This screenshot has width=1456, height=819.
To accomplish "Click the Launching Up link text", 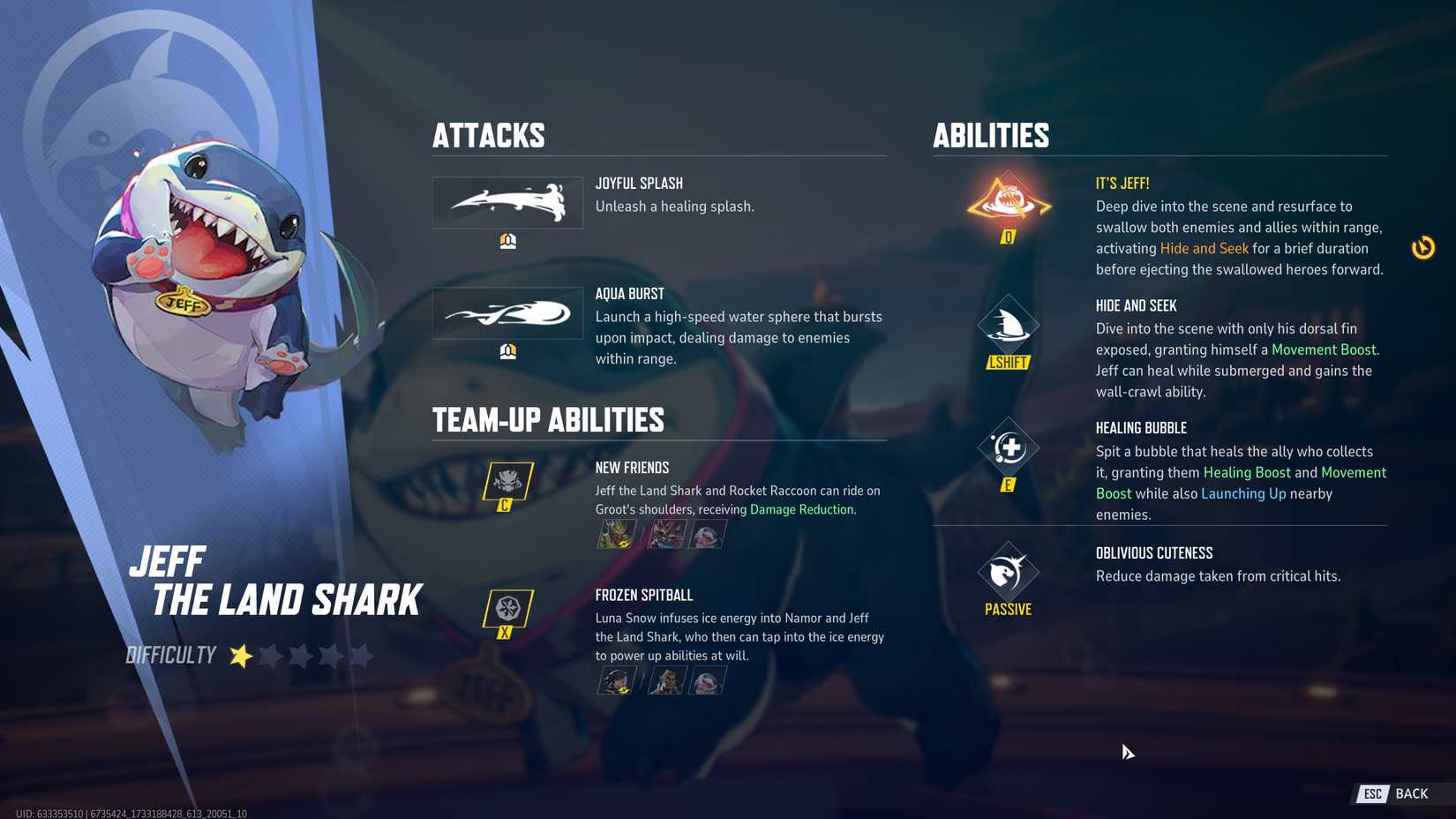I will [1243, 493].
